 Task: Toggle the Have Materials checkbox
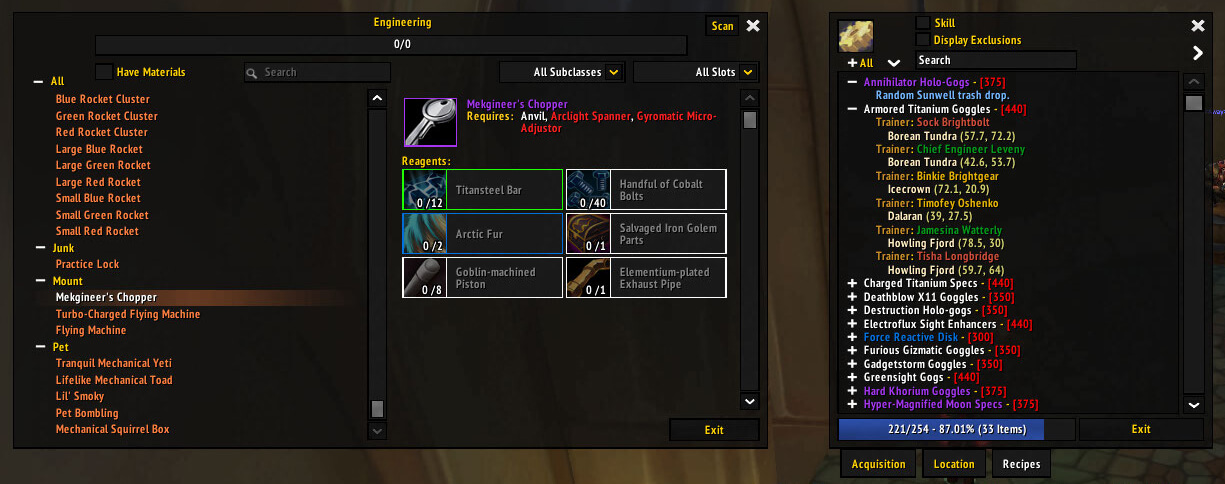(104, 72)
